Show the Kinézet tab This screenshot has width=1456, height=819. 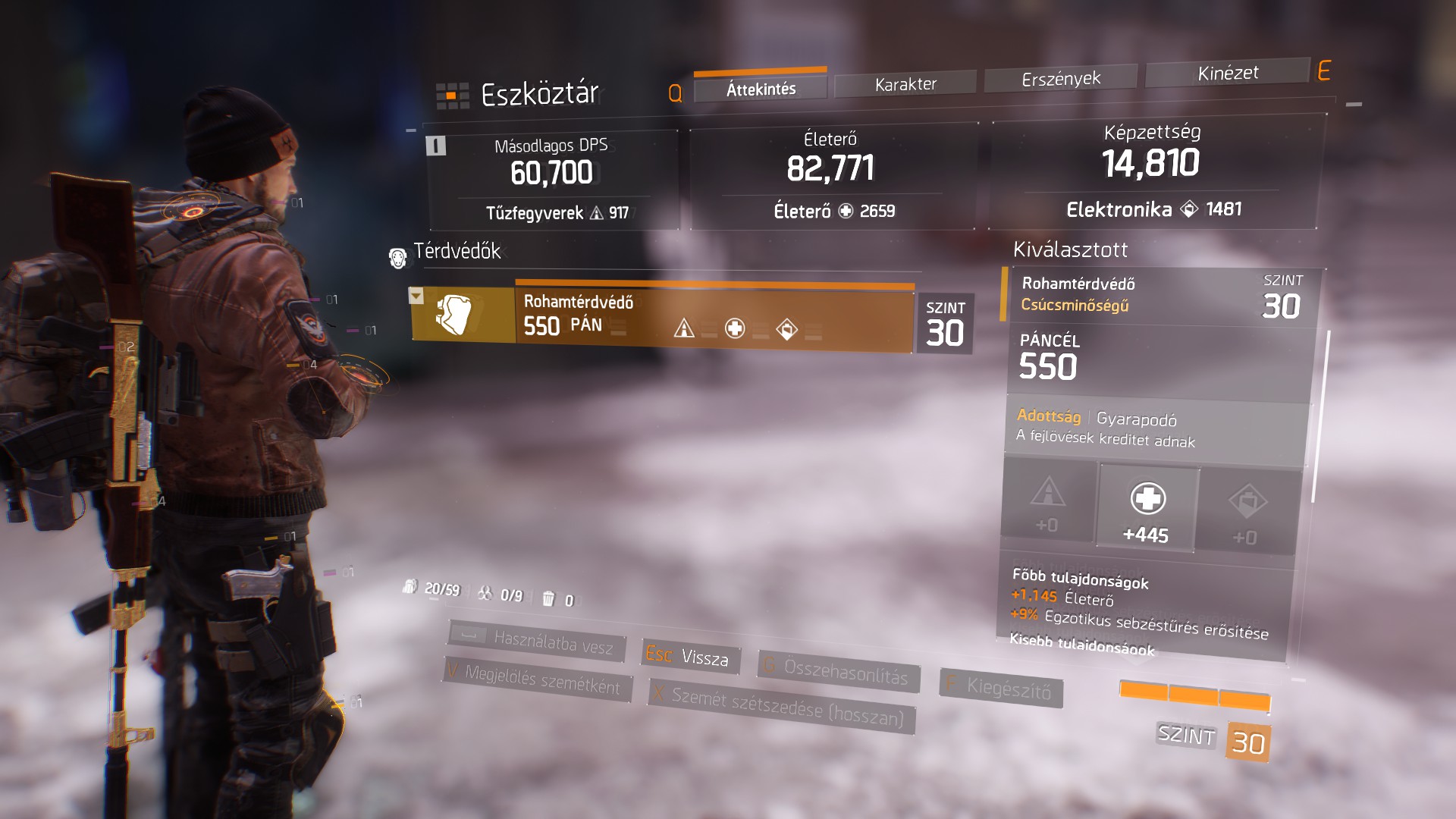[x=1227, y=74]
